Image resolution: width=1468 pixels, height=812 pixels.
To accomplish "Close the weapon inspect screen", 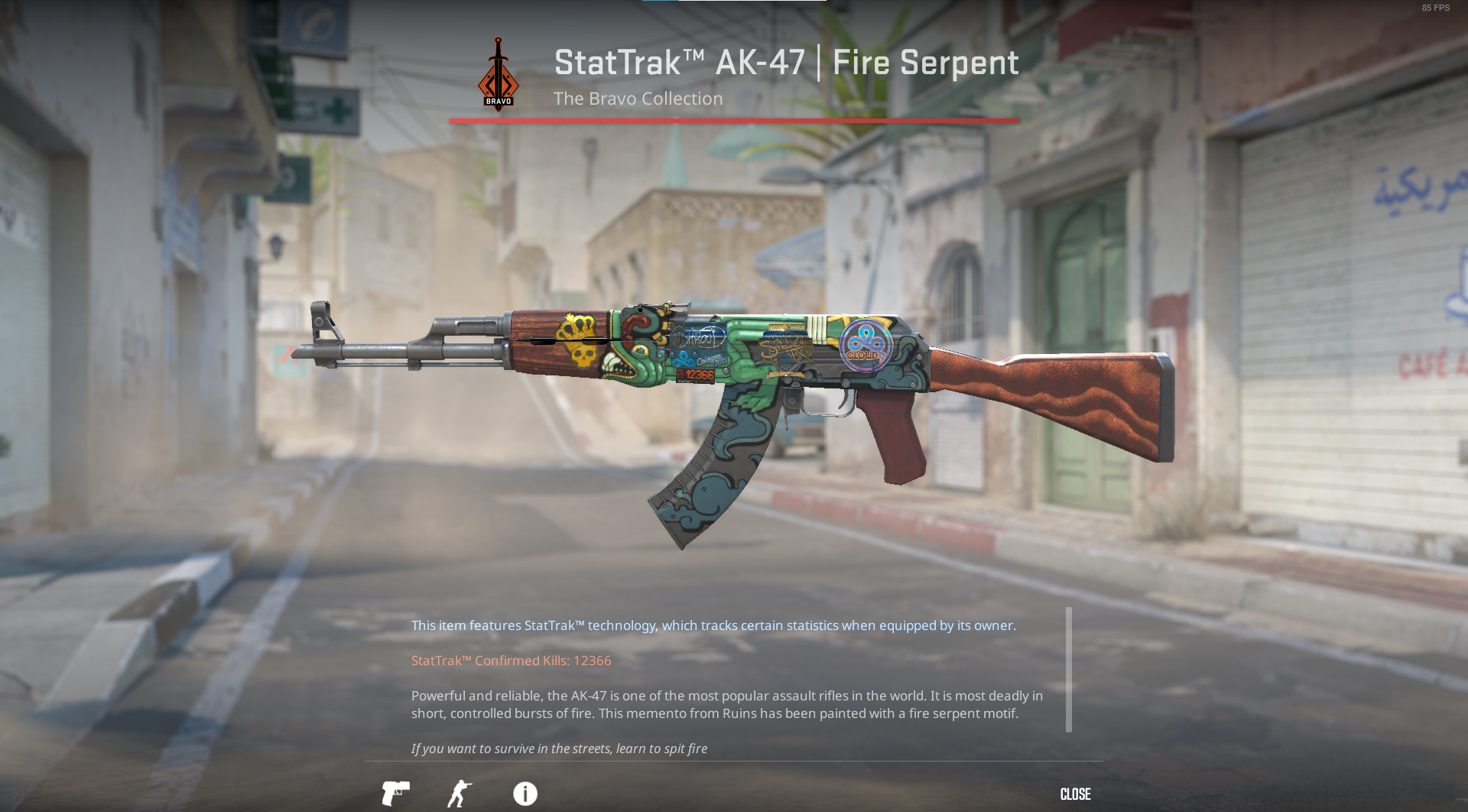I will tap(1075, 794).
